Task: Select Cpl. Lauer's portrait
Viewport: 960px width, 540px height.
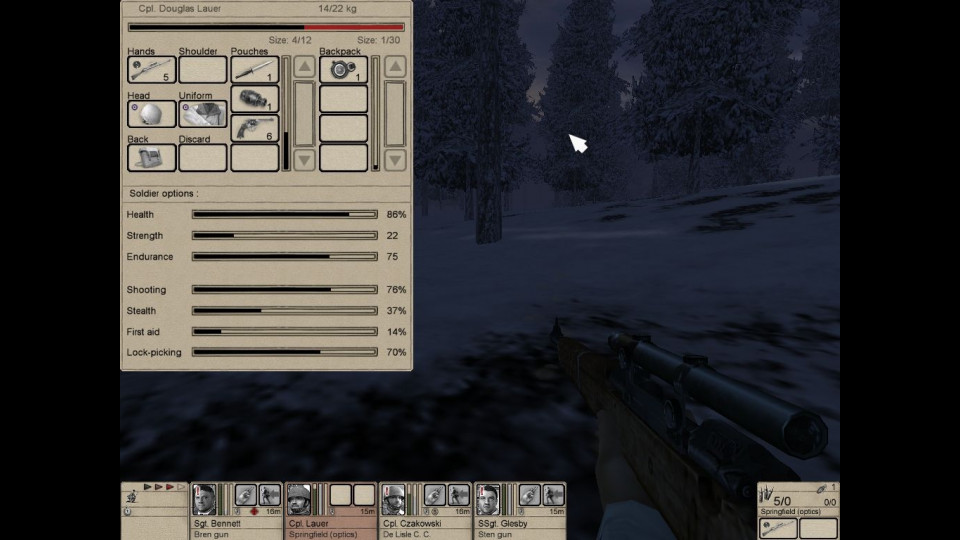Action: tap(299, 497)
